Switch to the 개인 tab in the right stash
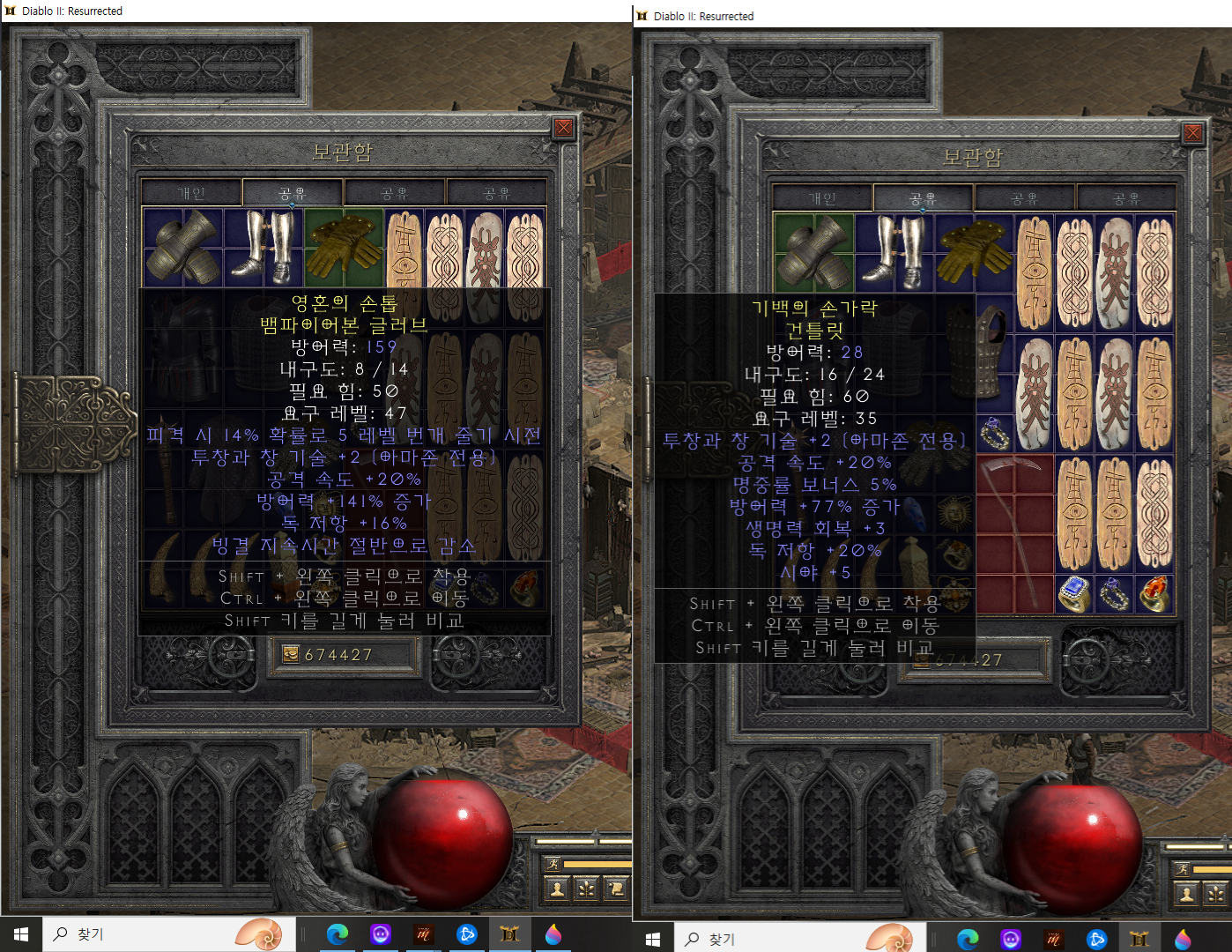 [821, 198]
